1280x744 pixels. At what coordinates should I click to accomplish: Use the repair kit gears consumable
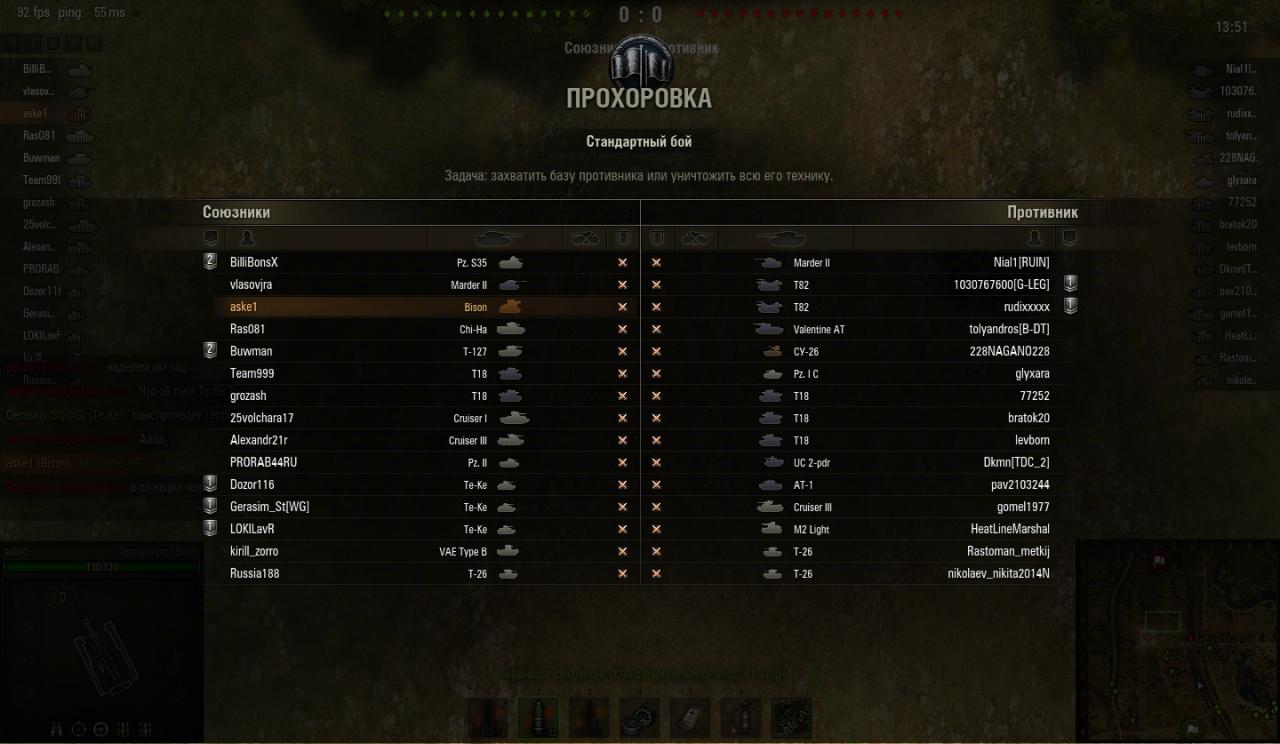640,717
